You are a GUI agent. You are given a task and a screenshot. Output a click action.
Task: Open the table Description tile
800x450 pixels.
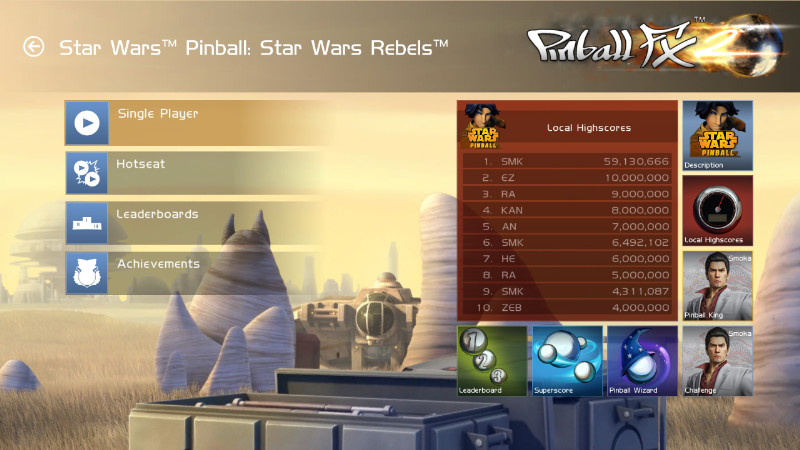point(717,135)
